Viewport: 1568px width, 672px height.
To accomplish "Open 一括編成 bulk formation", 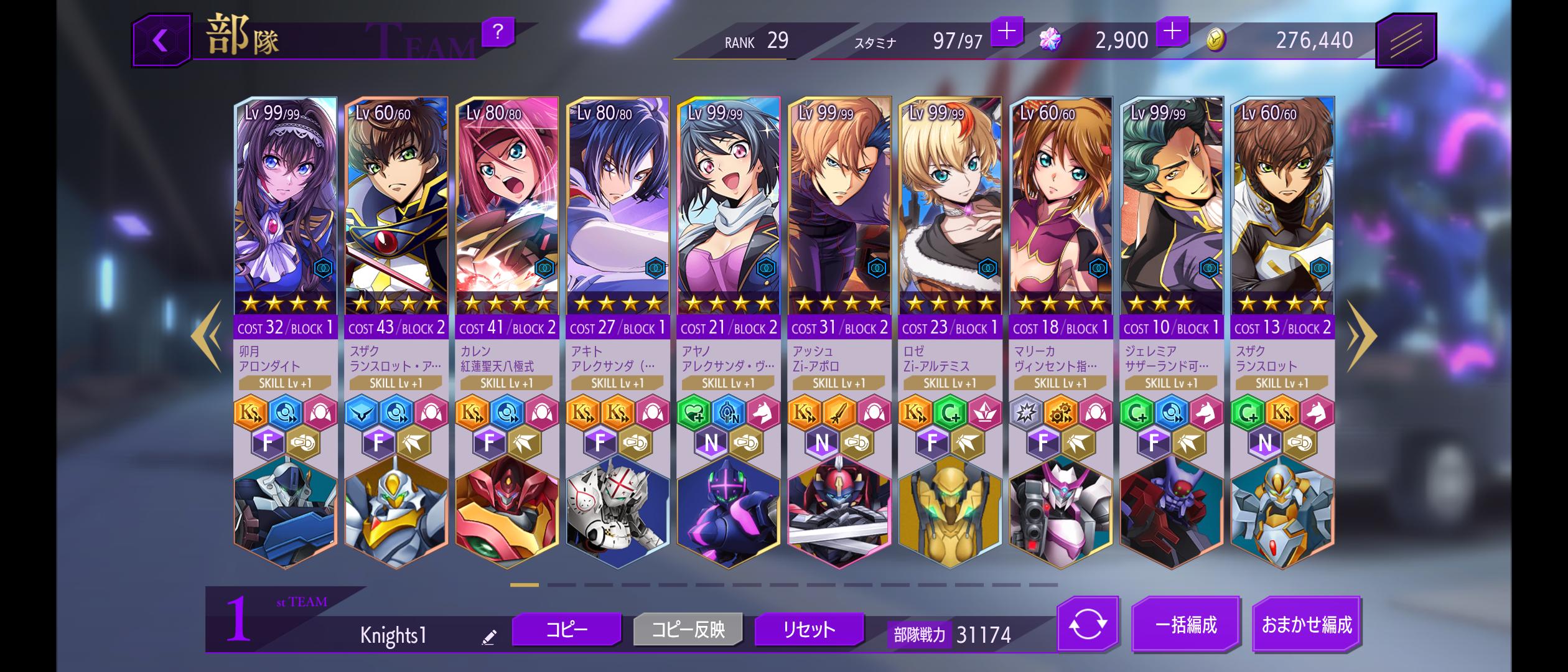I will pos(1185,625).
